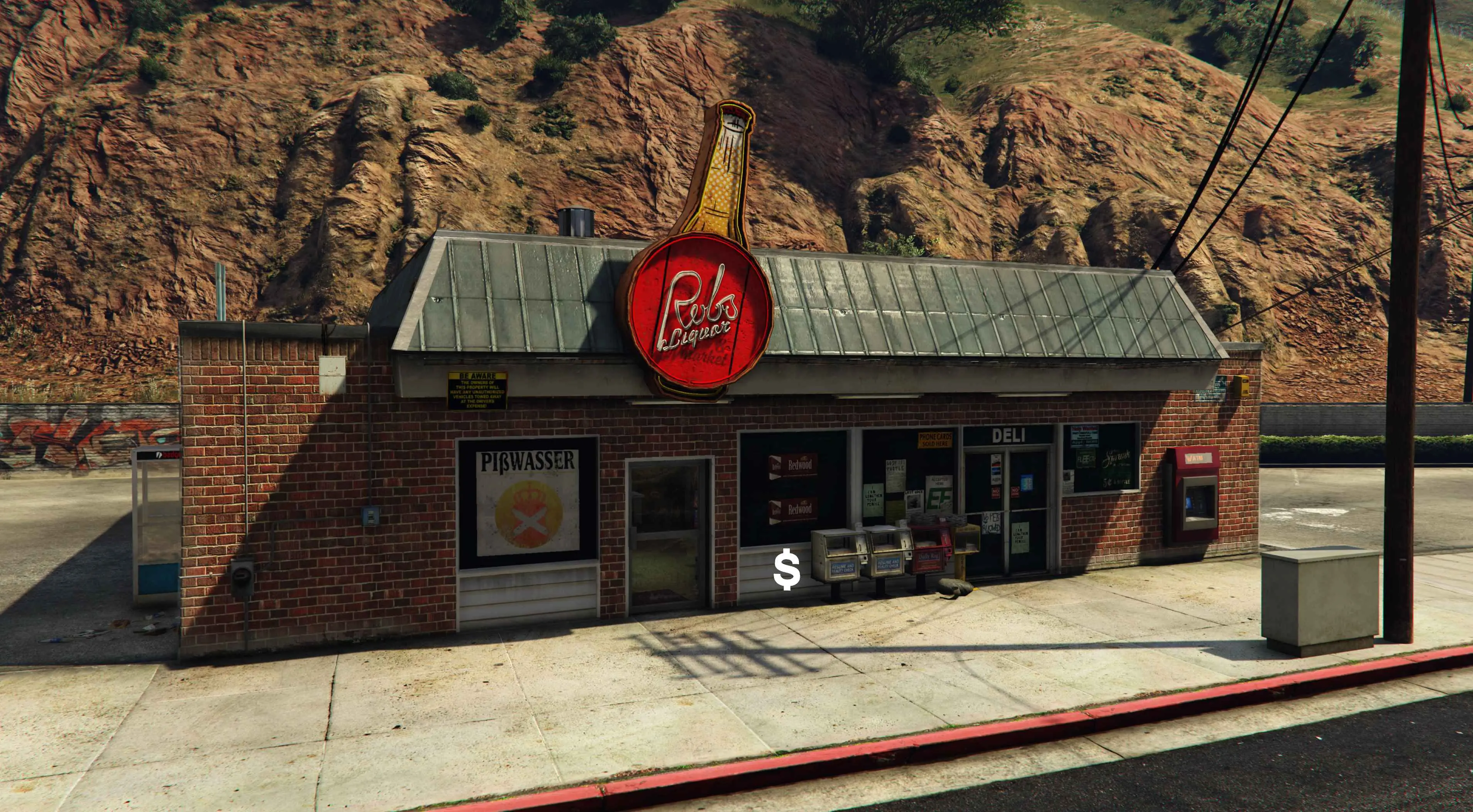1473x812 pixels.
Task: Click the white dollar sign marker
Action: 786,571
